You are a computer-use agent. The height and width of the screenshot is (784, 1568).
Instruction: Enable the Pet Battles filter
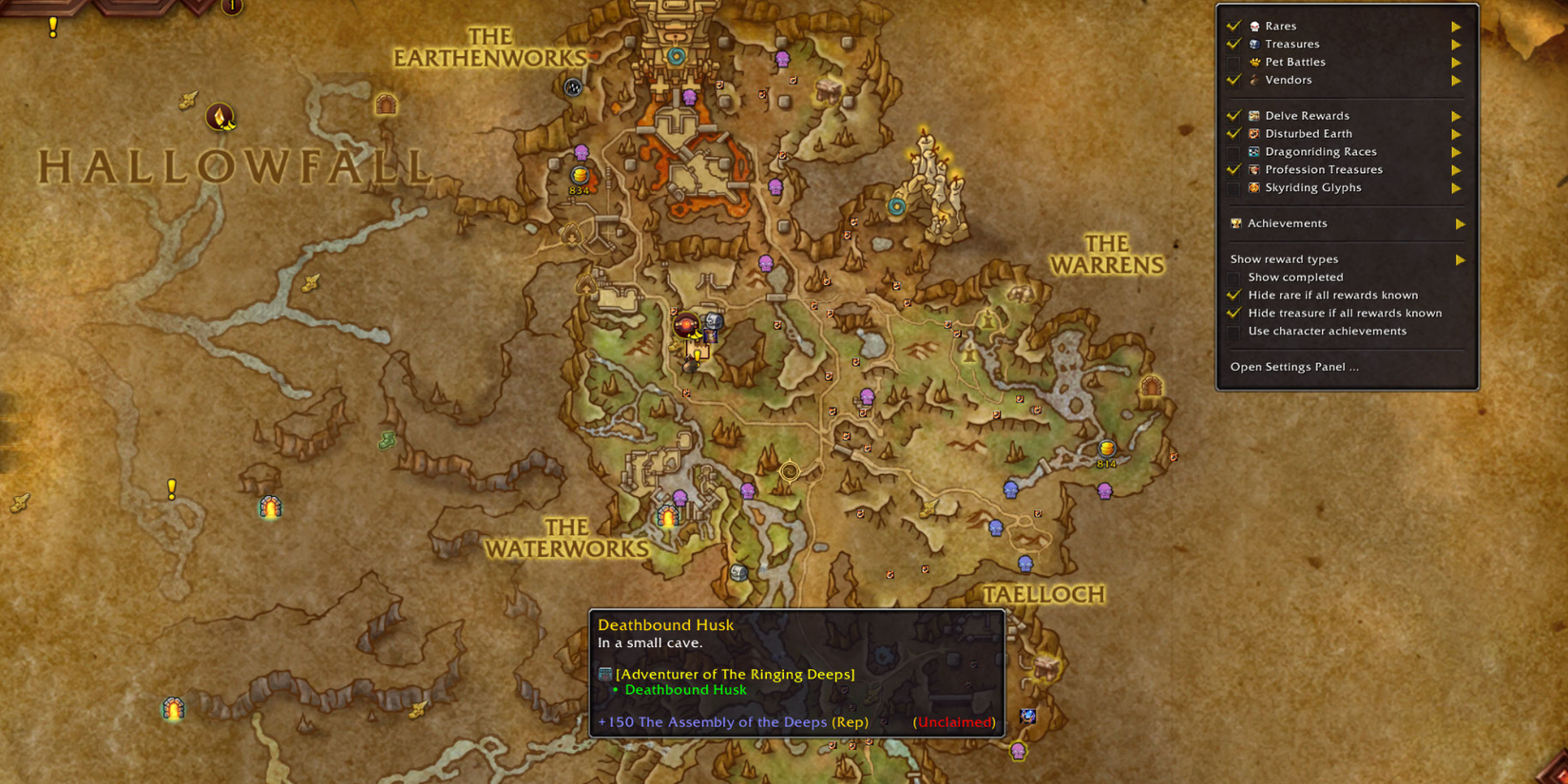point(1234,62)
